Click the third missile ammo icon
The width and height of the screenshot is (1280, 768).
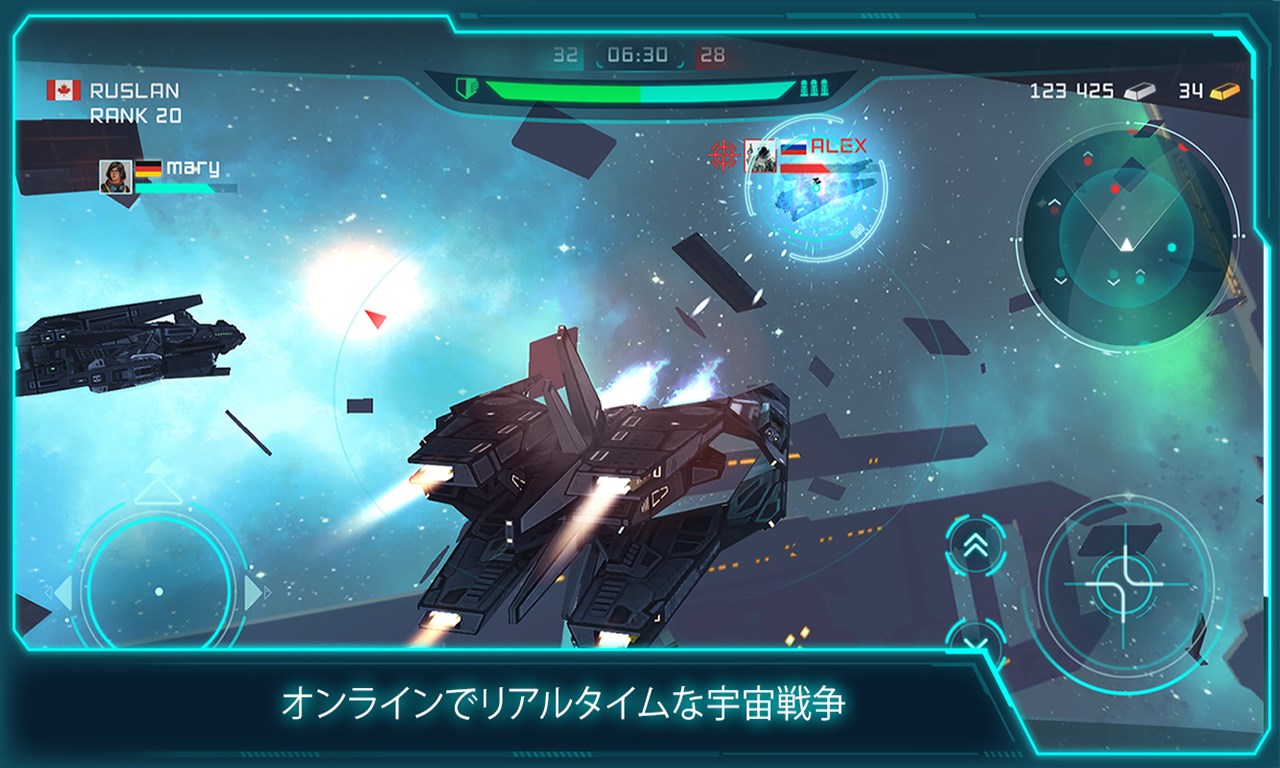824,88
